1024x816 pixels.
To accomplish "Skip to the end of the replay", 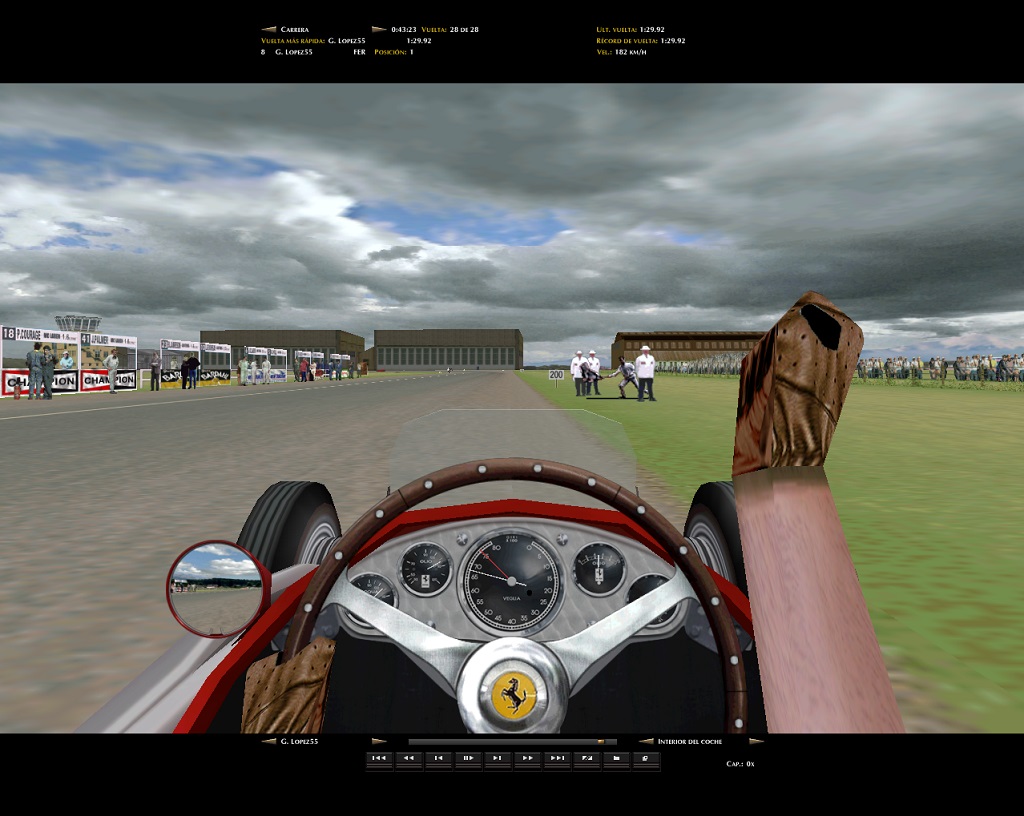I will tap(557, 759).
